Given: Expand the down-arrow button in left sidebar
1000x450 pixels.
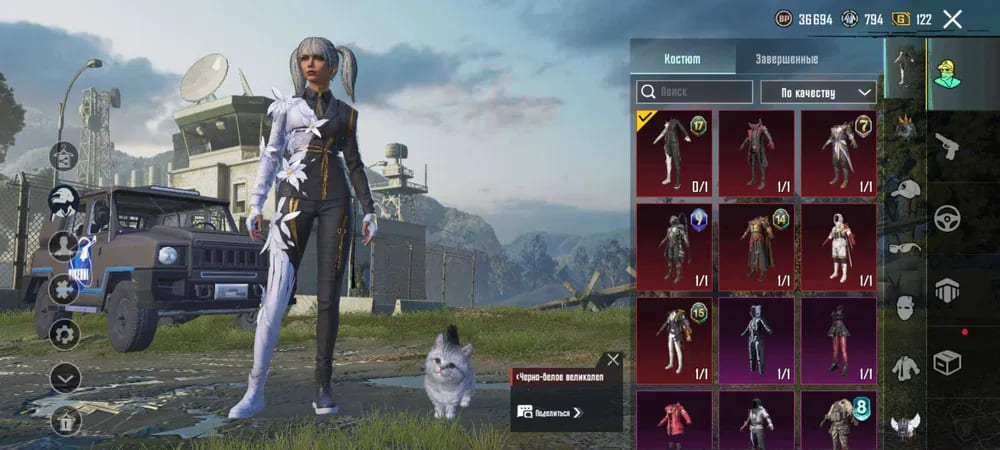Looking at the screenshot, I should click(x=65, y=377).
